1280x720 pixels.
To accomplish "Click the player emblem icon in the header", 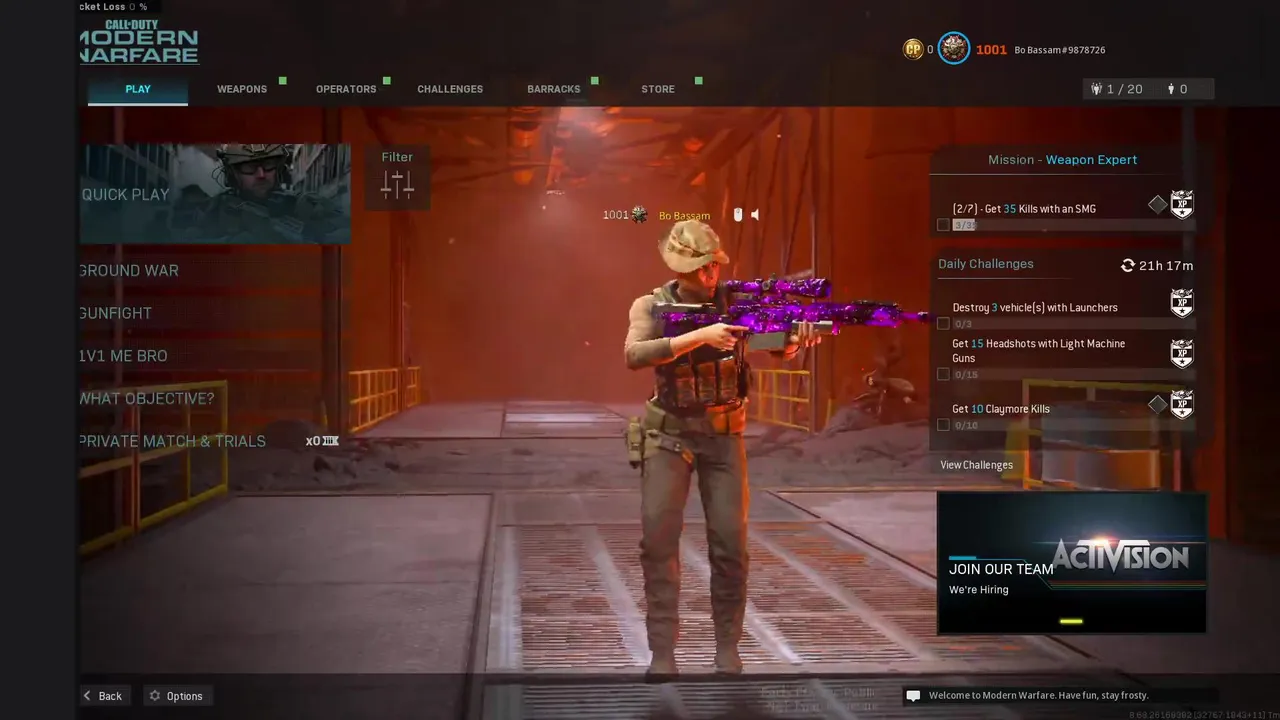I will tap(953, 49).
